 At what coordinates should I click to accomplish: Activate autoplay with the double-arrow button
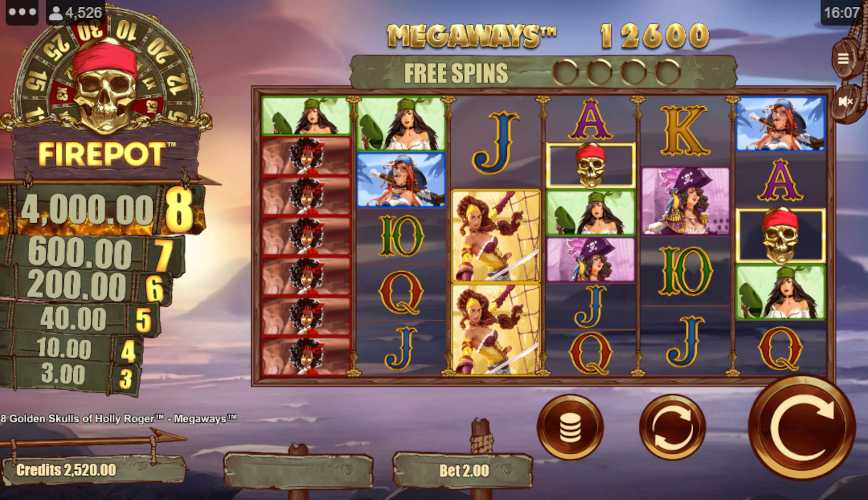[672, 428]
